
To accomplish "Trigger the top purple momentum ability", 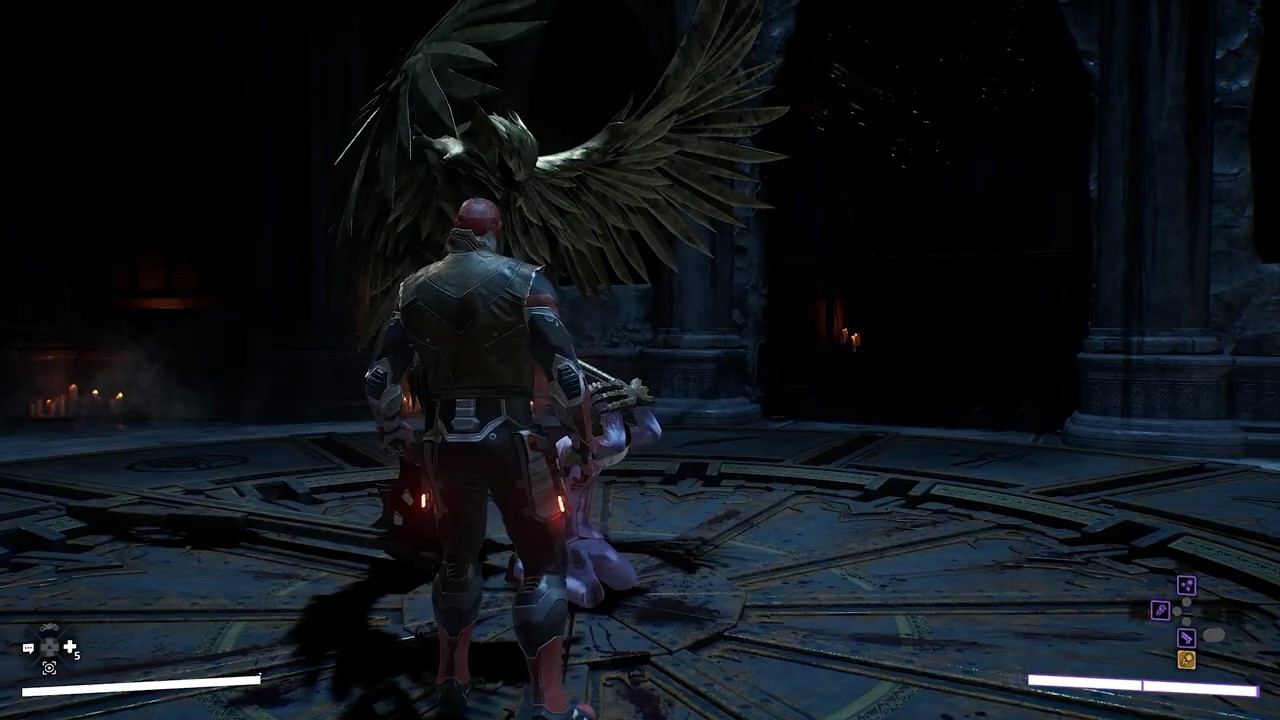I will click(x=1186, y=586).
